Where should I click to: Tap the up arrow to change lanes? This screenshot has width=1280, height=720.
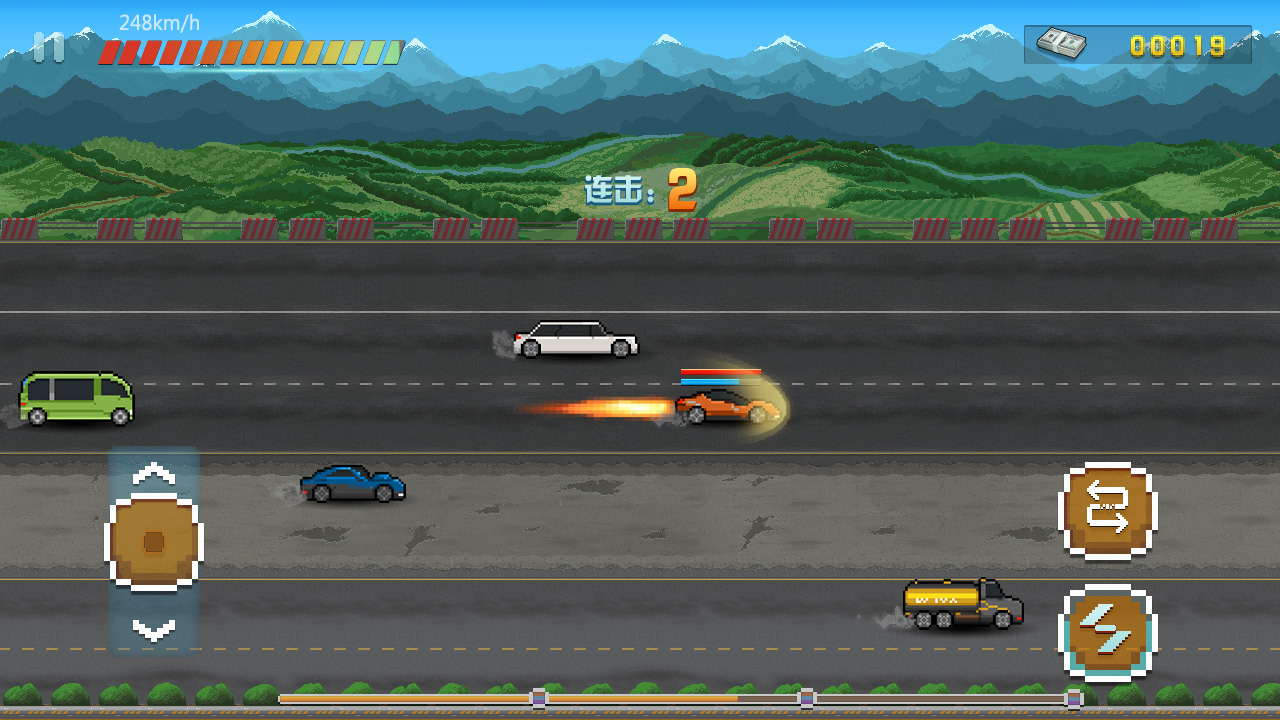(153, 473)
